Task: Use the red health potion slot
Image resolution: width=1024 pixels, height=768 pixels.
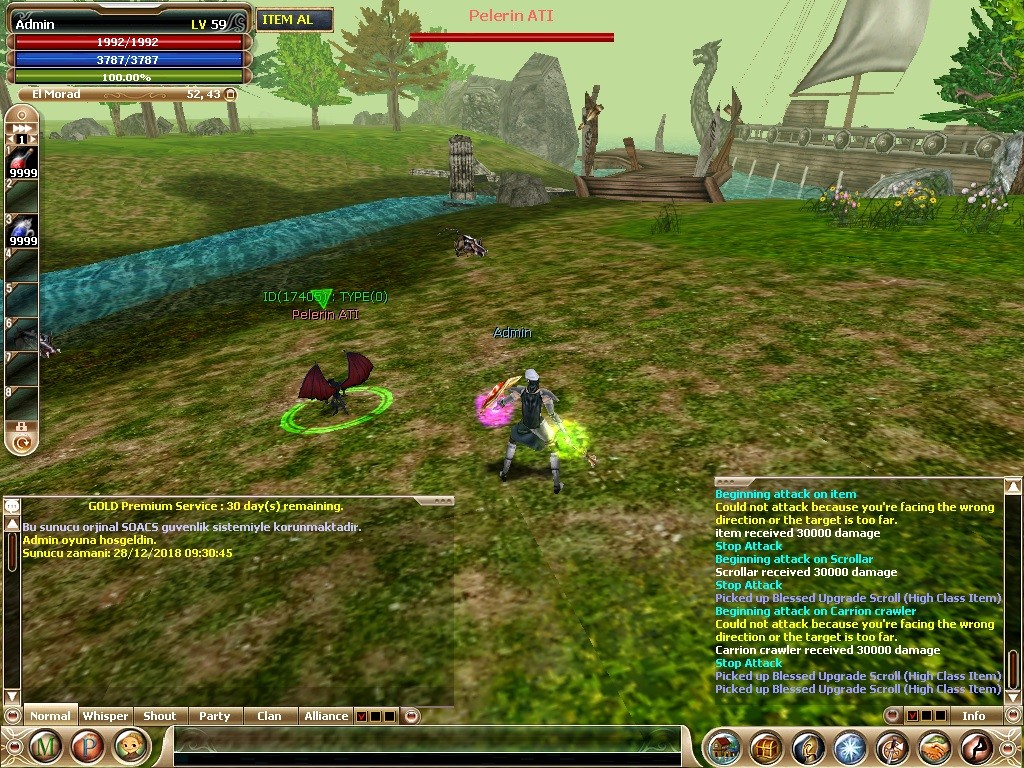Action: click(22, 162)
